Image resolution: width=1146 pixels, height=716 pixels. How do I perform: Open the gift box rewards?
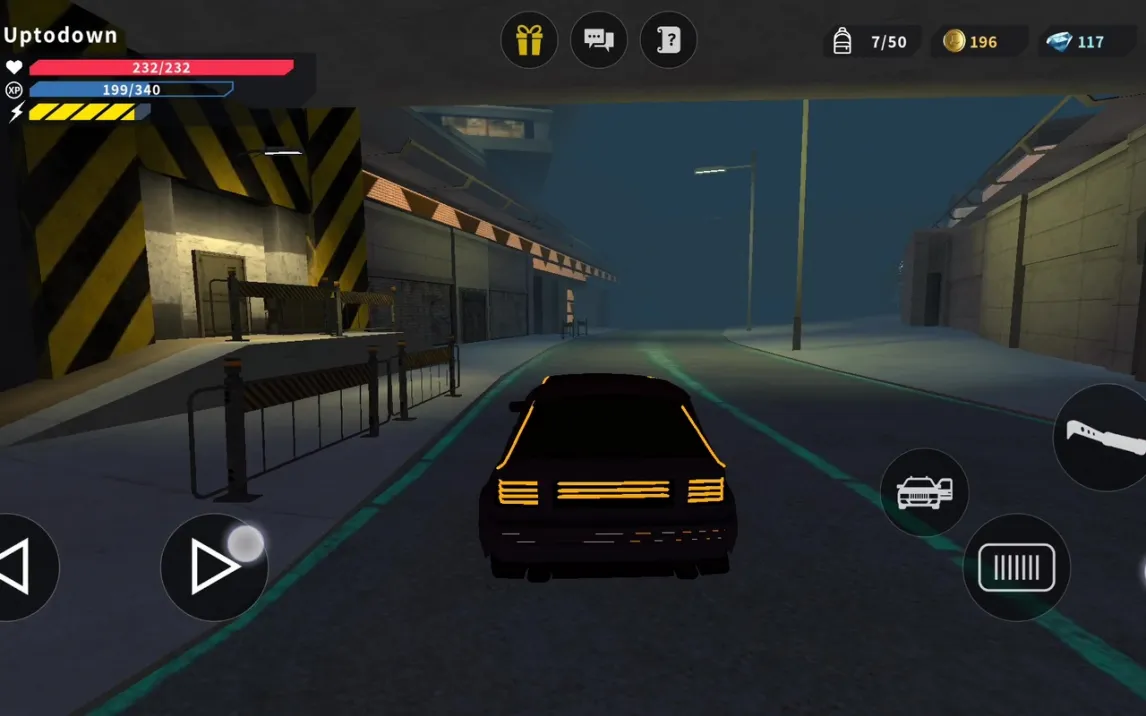(529, 40)
